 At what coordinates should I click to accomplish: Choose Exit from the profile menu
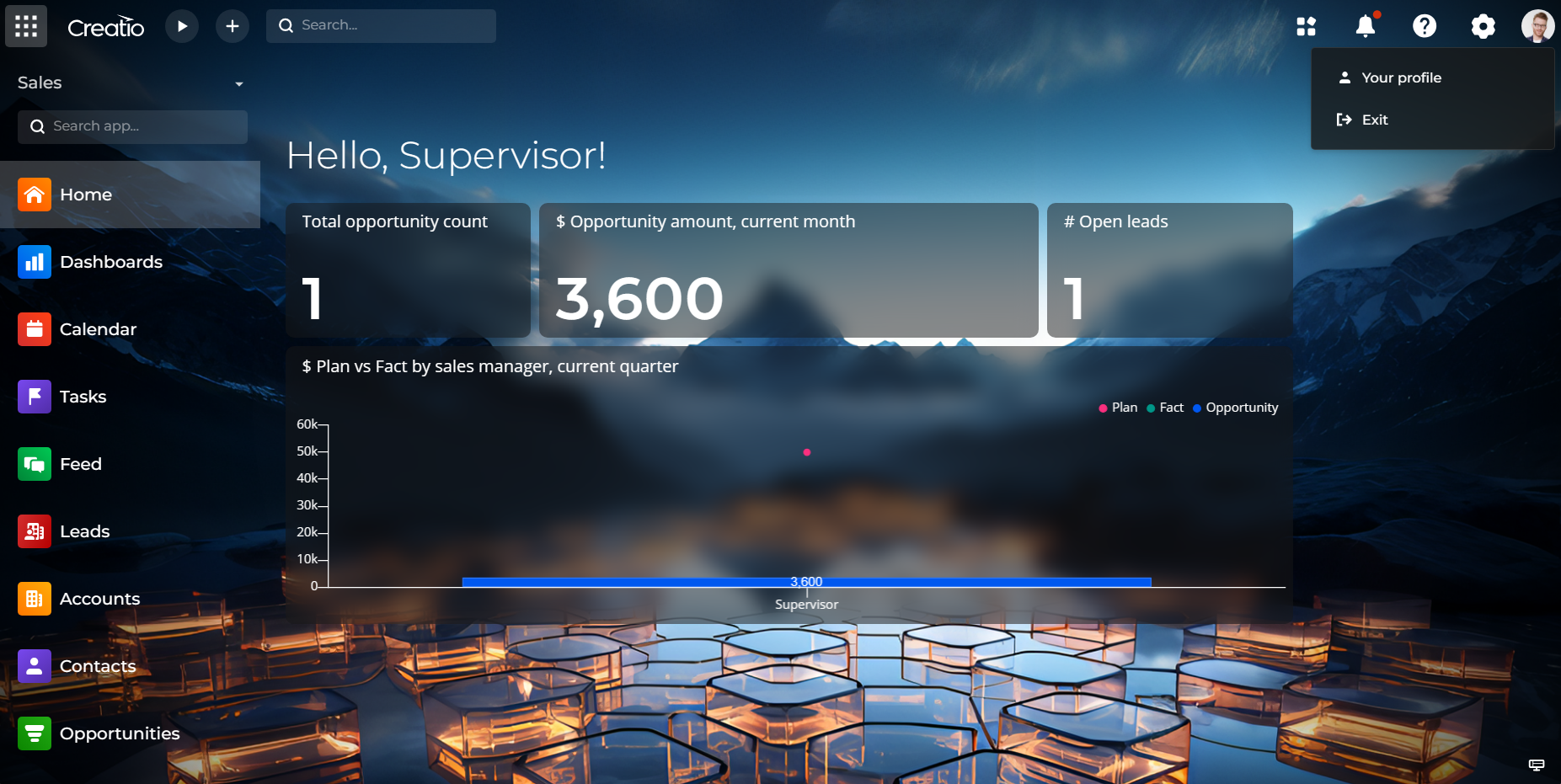click(1373, 120)
